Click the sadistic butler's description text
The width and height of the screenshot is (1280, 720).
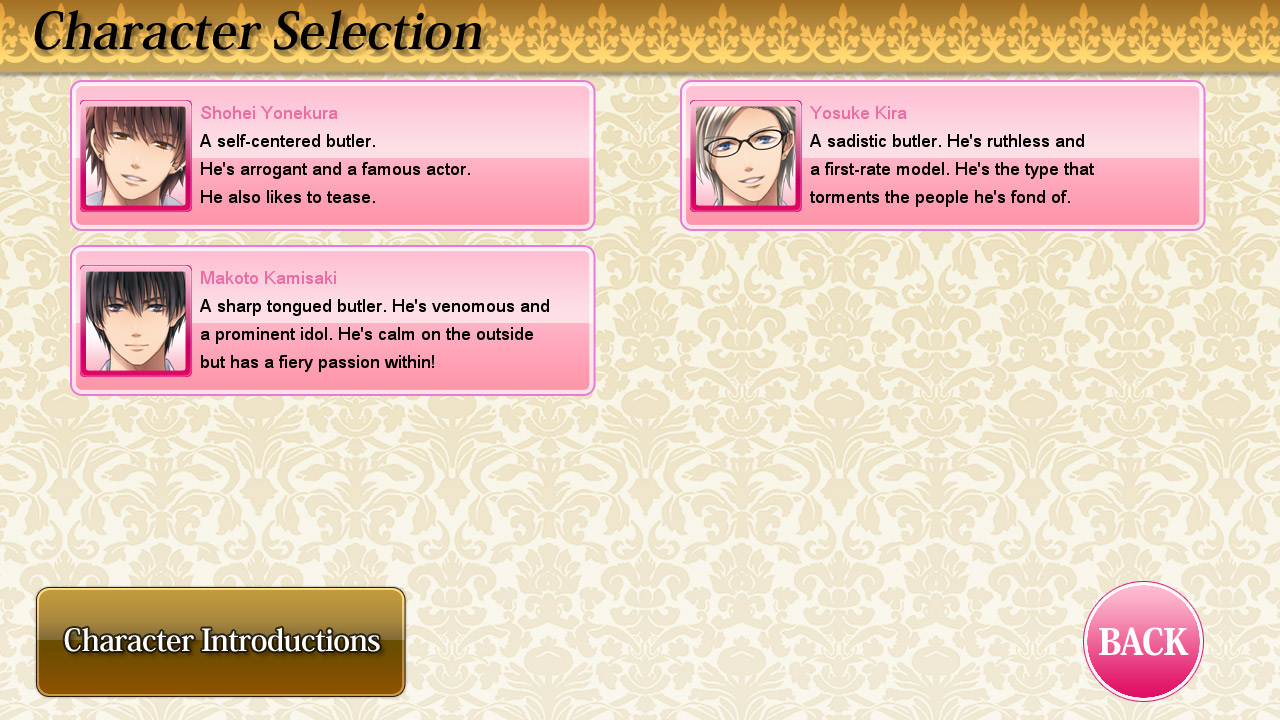point(950,169)
